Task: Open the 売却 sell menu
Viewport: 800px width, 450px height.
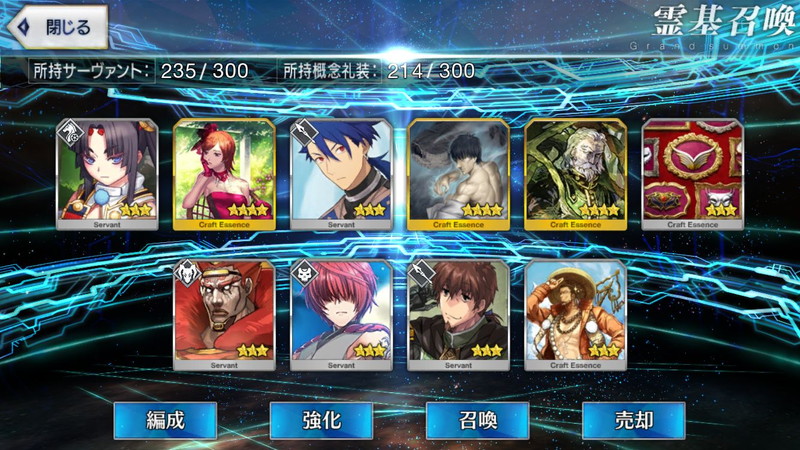Action: click(x=633, y=420)
